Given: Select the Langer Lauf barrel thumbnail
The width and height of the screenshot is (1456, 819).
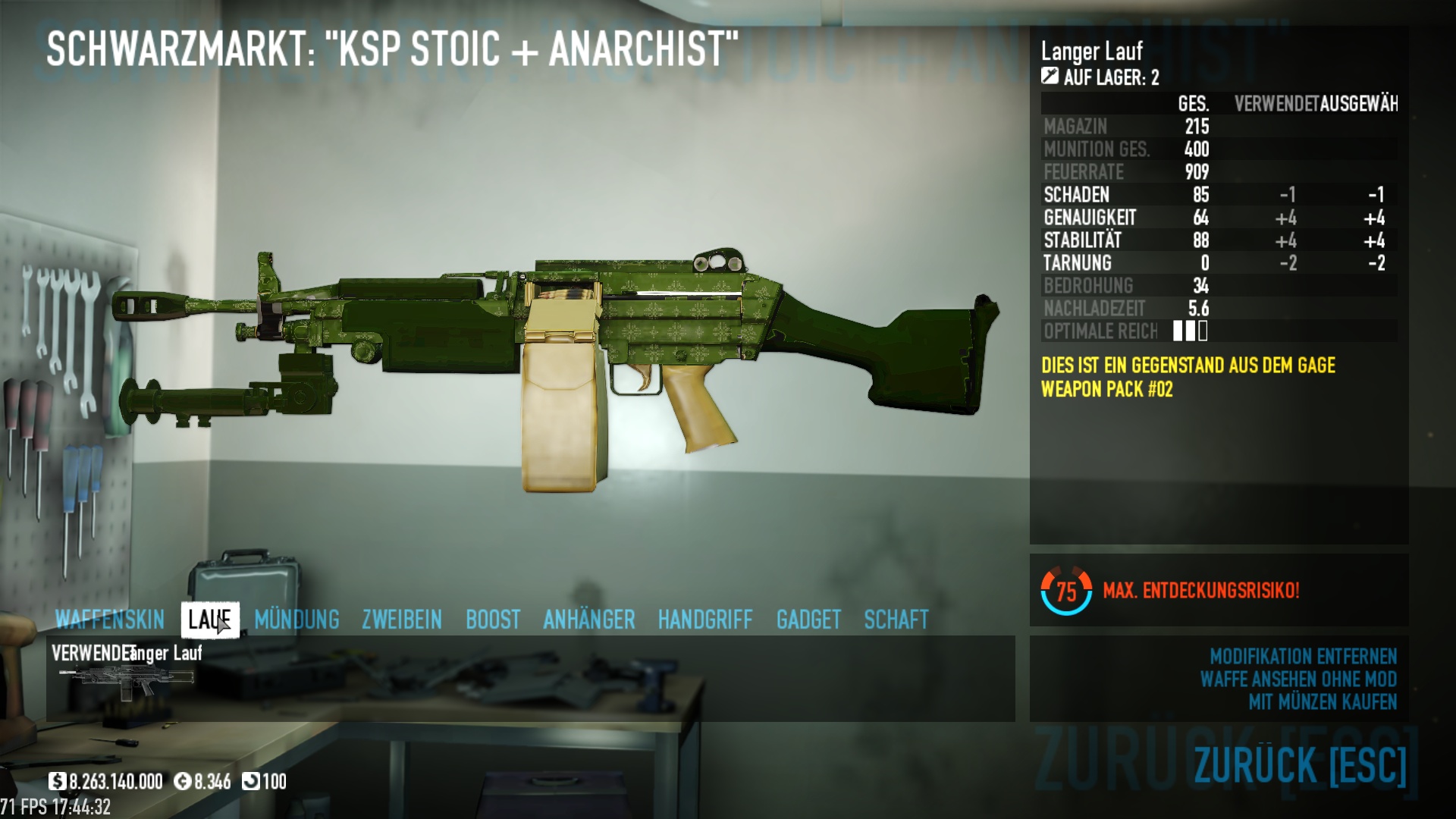Looking at the screenshot, I should (x=127, y=680).
